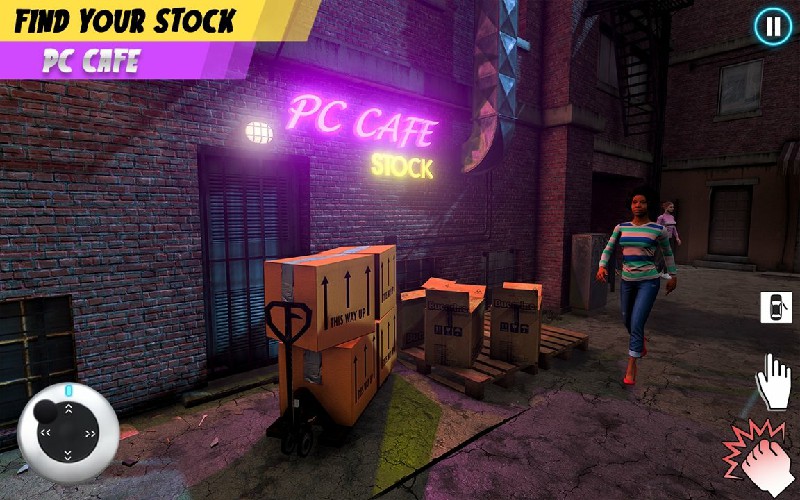
Task: Tap the joystick's down arrow
Action: click(68, 457)
